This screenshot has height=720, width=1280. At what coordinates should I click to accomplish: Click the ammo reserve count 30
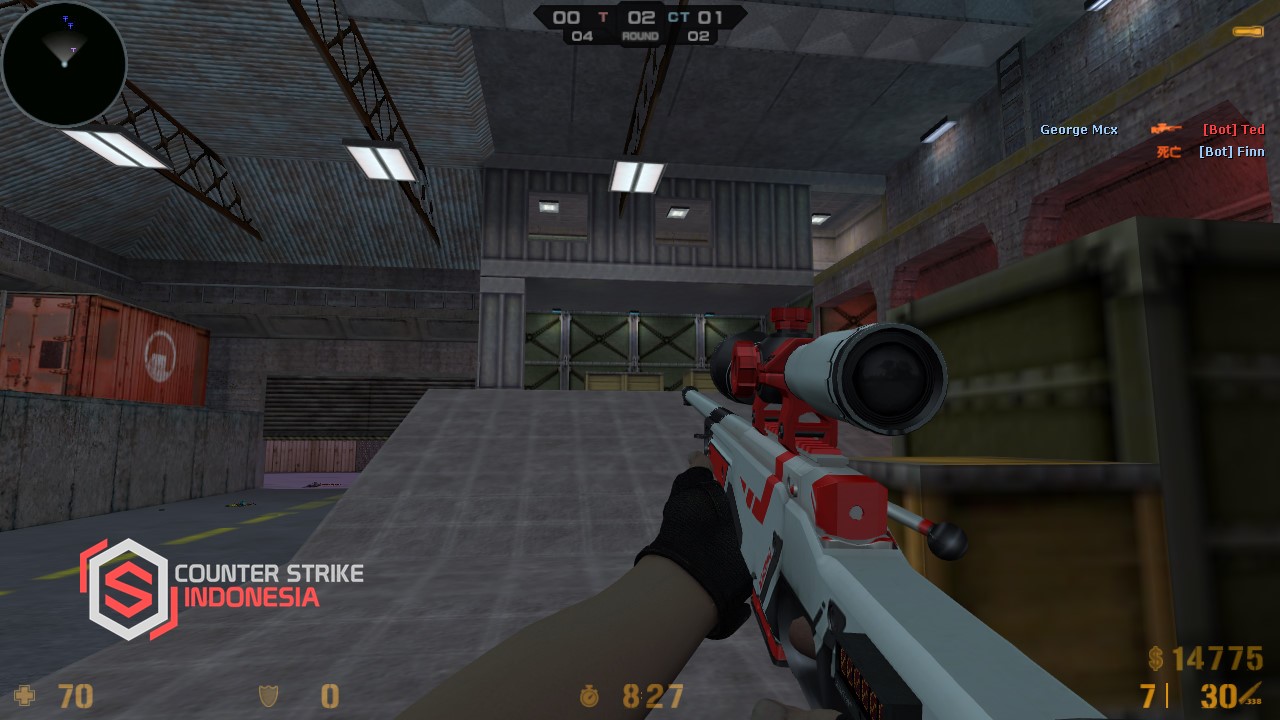(1218, 696)
